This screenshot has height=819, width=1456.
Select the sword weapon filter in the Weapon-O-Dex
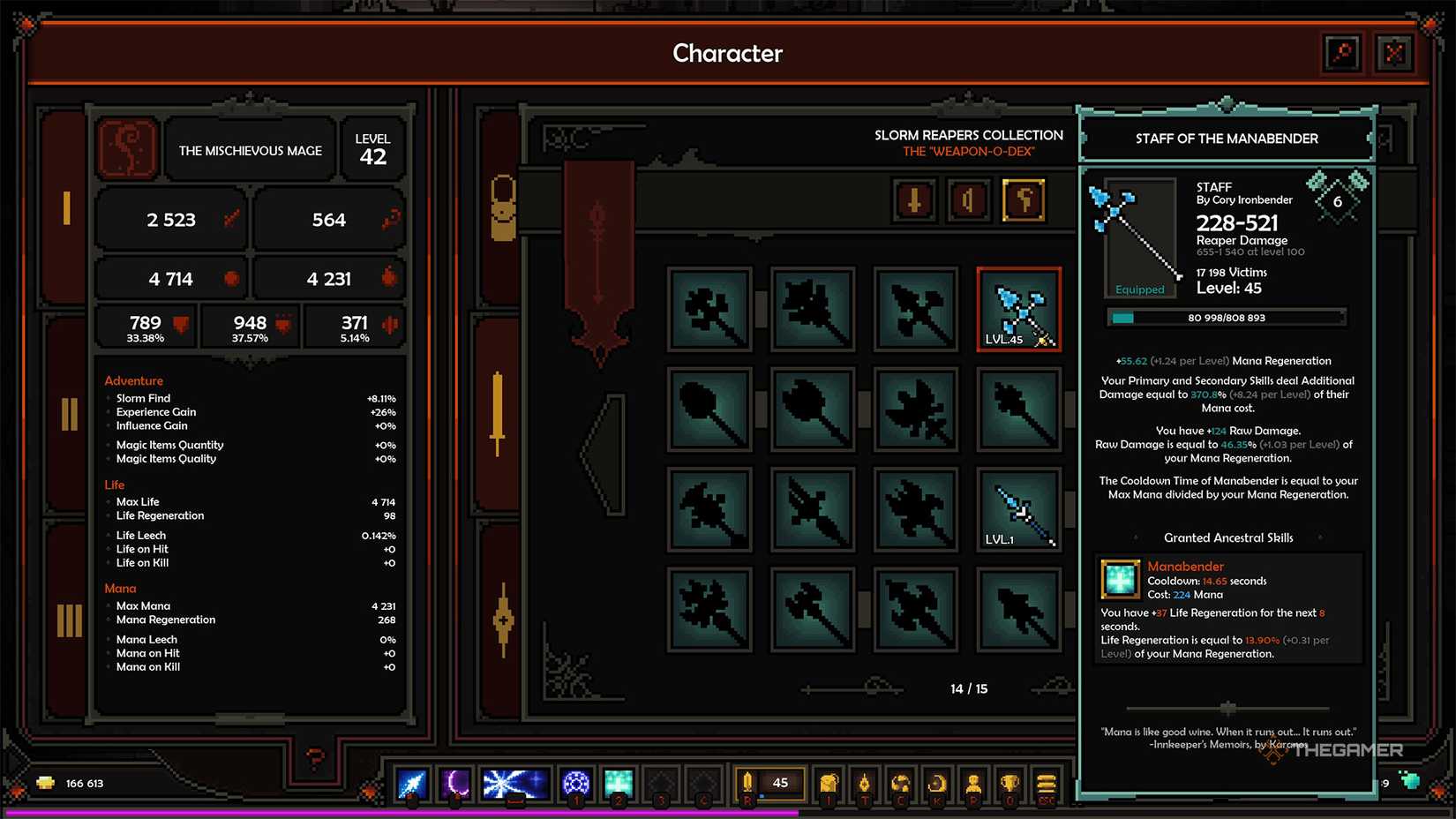[914, 200]
